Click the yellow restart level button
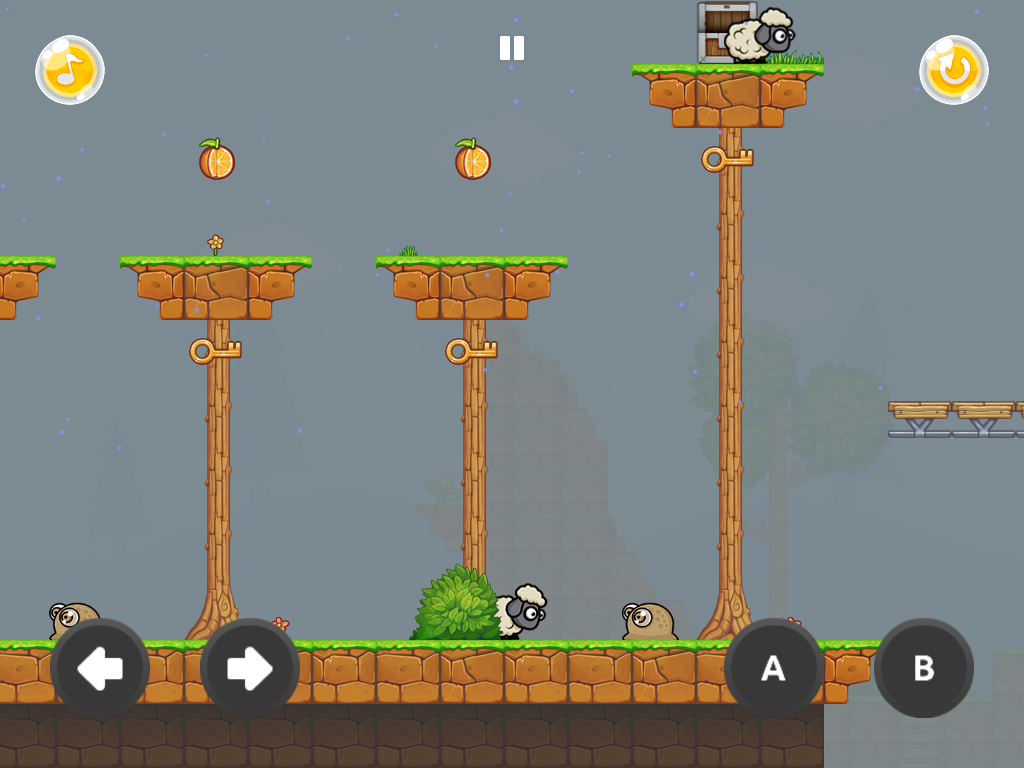The image size is (1024, 768). (x=954, y=70)
